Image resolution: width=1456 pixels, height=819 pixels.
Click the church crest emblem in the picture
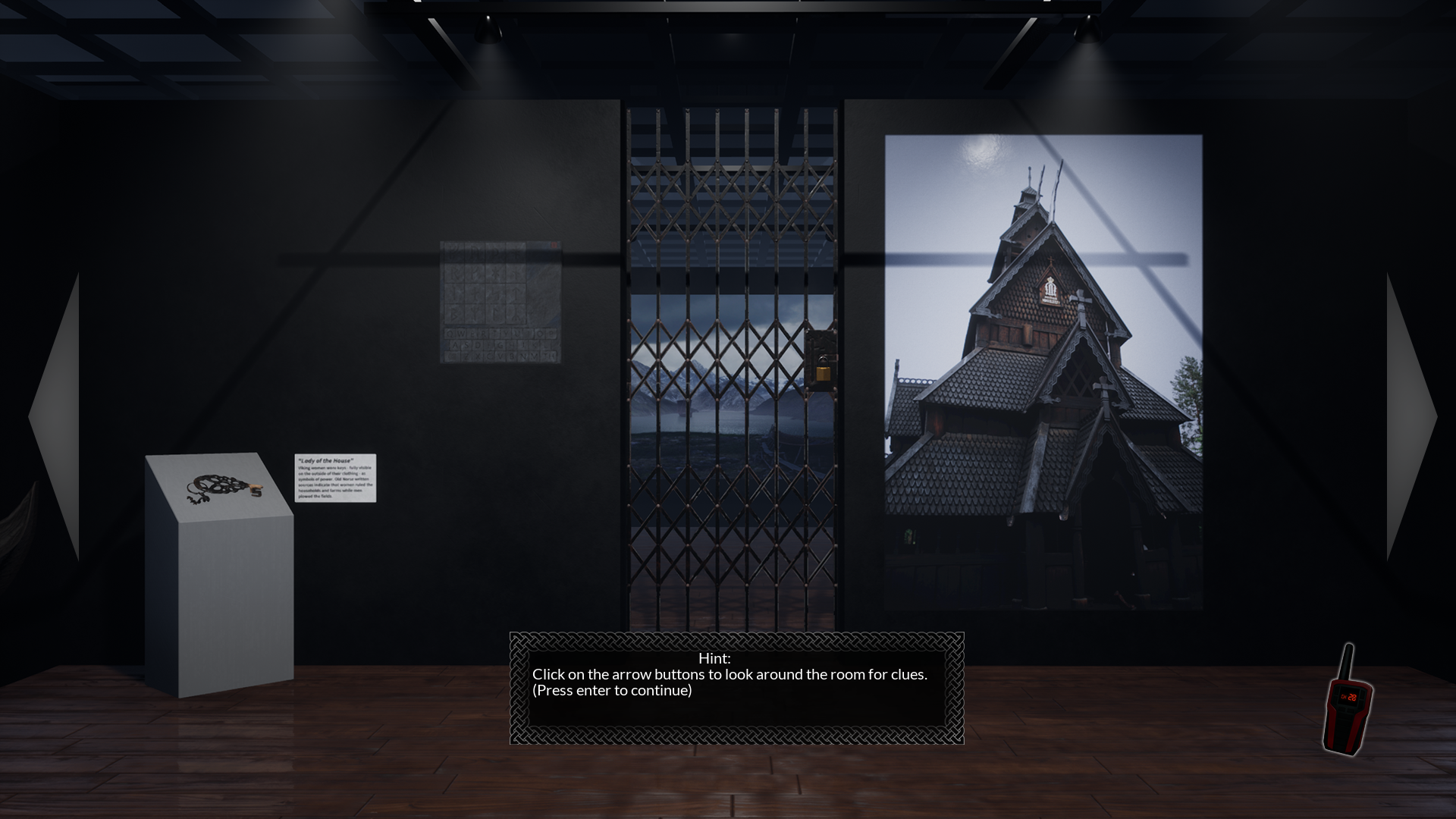(x=1049, y=290)
